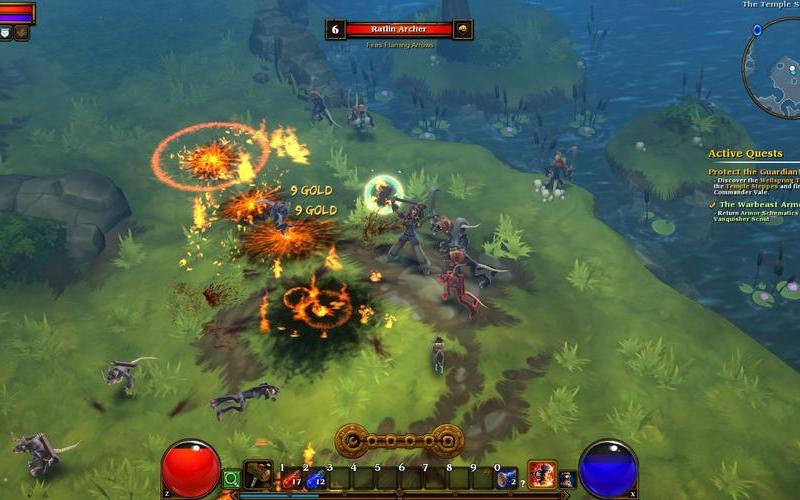Click the blue marker on the minimap rim
Image resolution: width=800 pixels, height=500 pixels.
click(x=757, y=30)
